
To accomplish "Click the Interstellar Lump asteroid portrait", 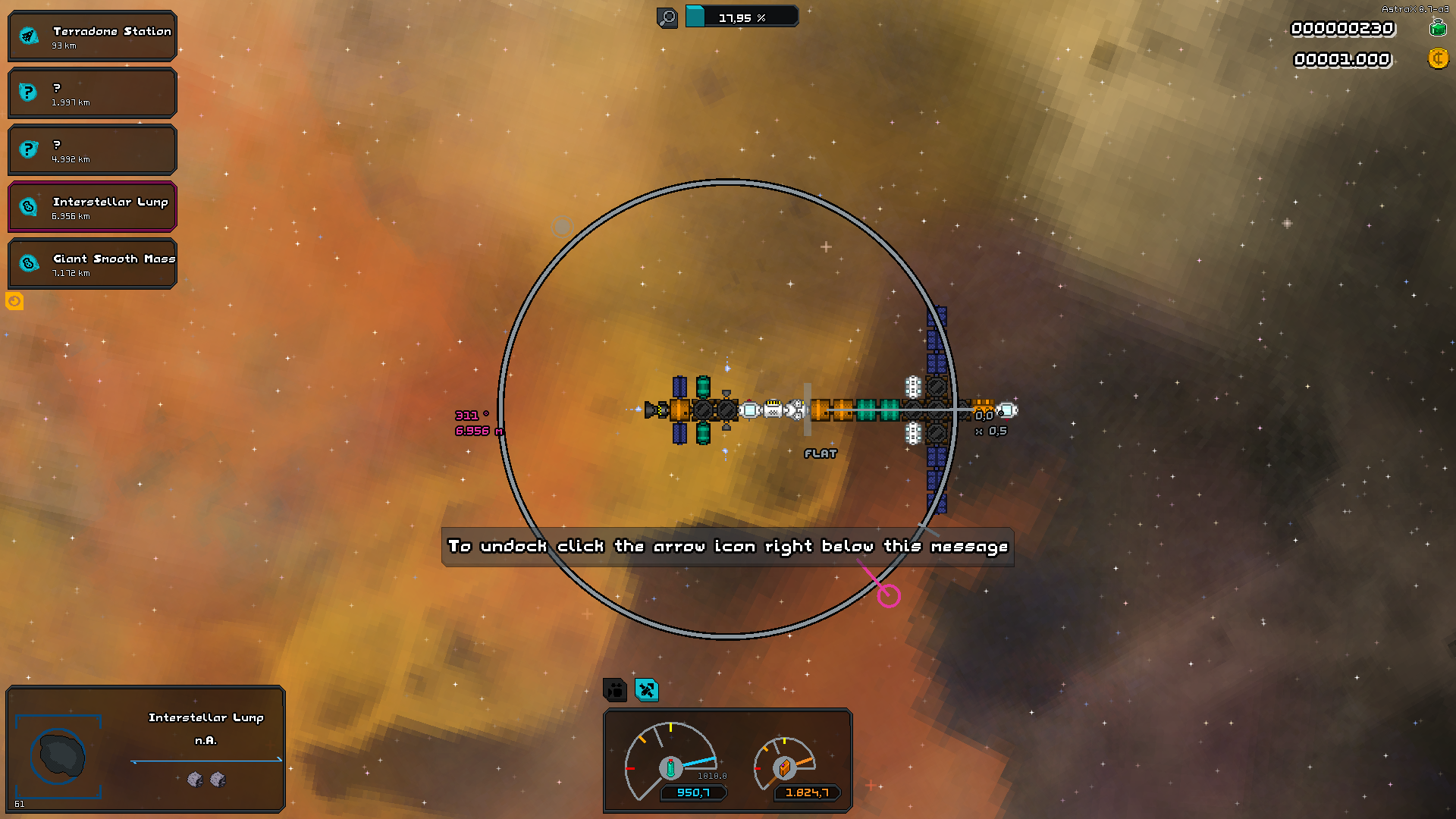I will pyautogui.click(x=59, y=756).
